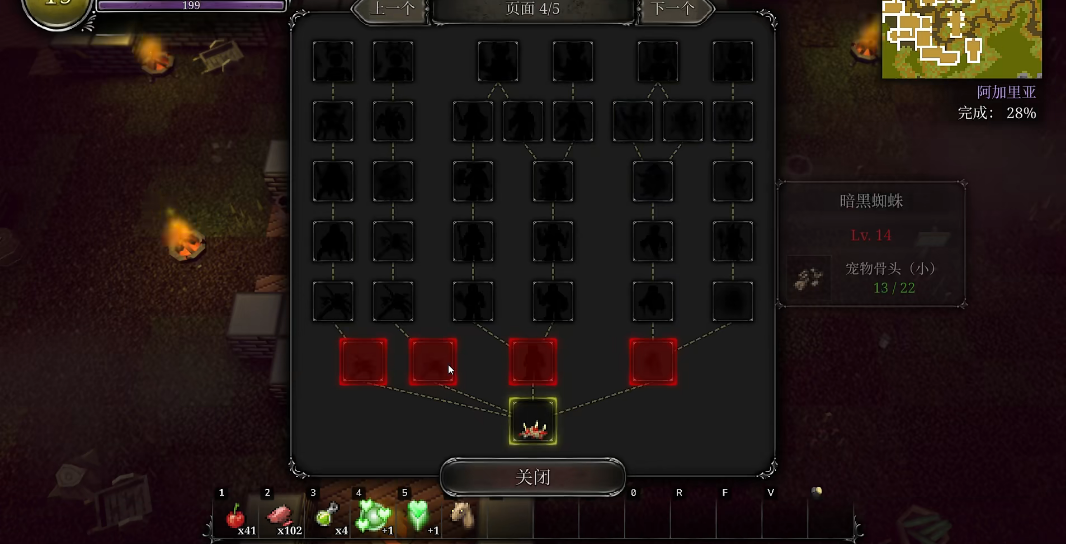
Task: Close the pet evolution panel with 关闭
Action: 533,477
